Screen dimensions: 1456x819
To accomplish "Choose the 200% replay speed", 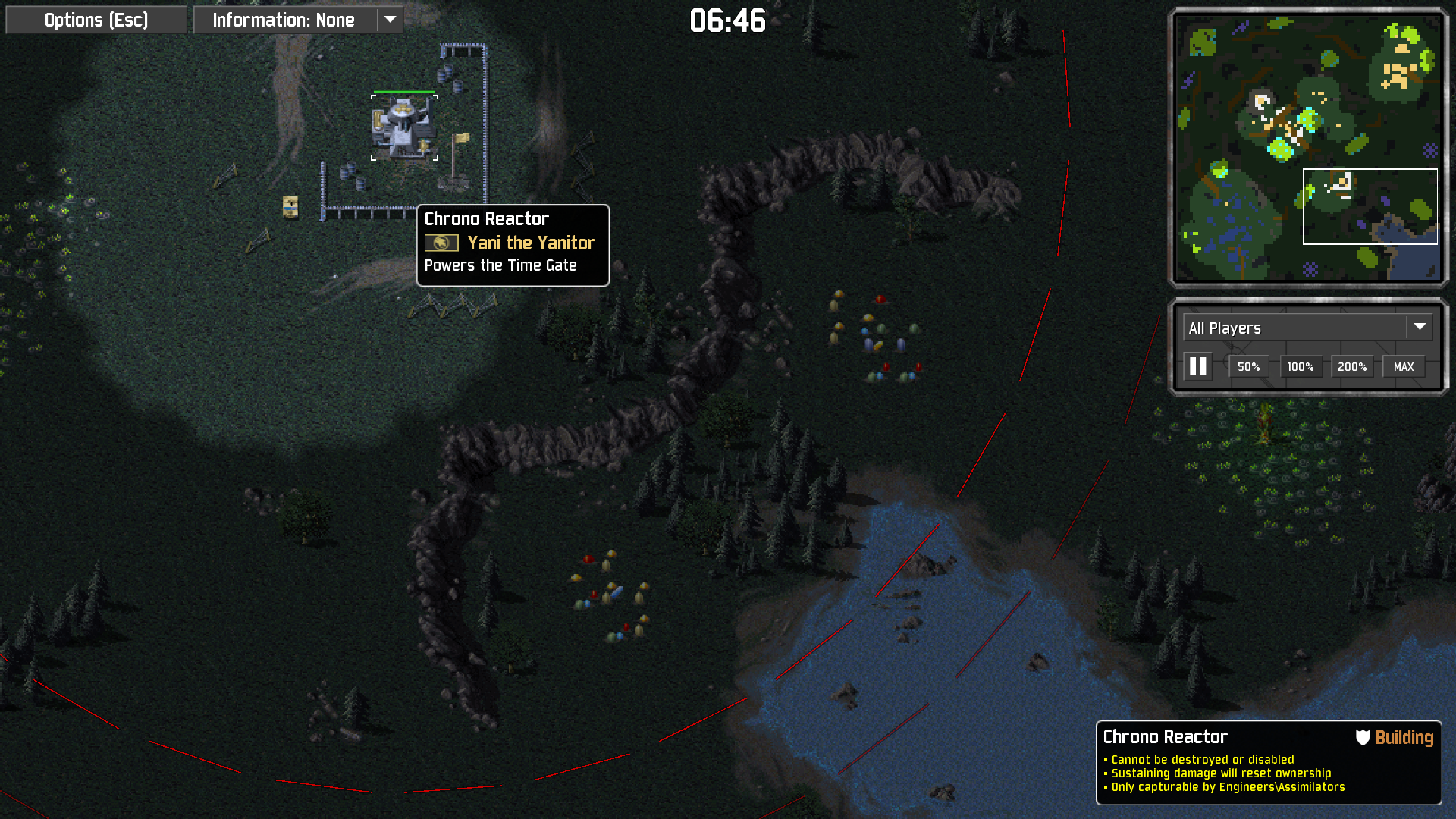I will tap(1351, 367).
